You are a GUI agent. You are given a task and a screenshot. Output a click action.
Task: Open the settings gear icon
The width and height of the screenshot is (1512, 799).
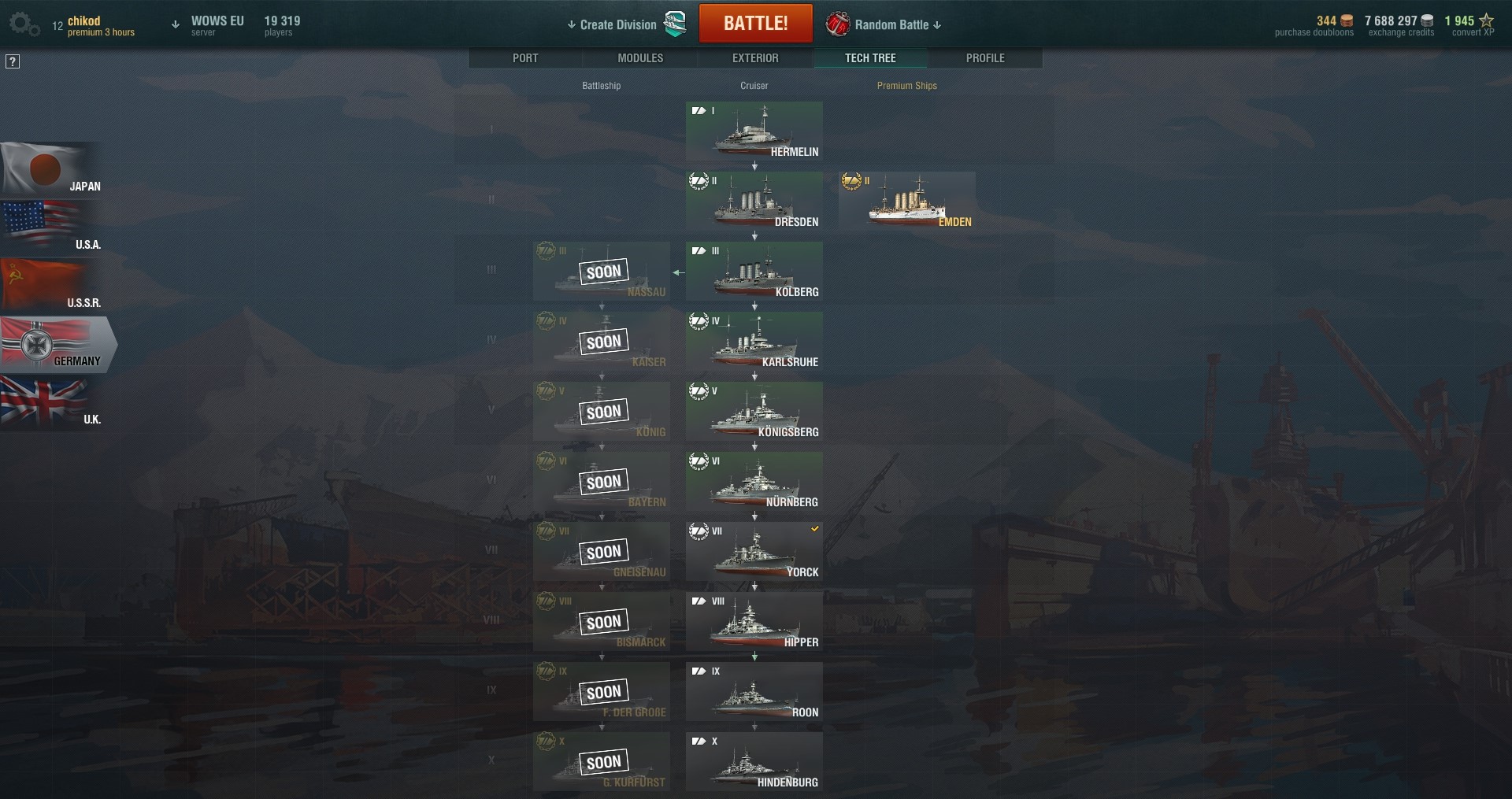[x=23, y=24]
